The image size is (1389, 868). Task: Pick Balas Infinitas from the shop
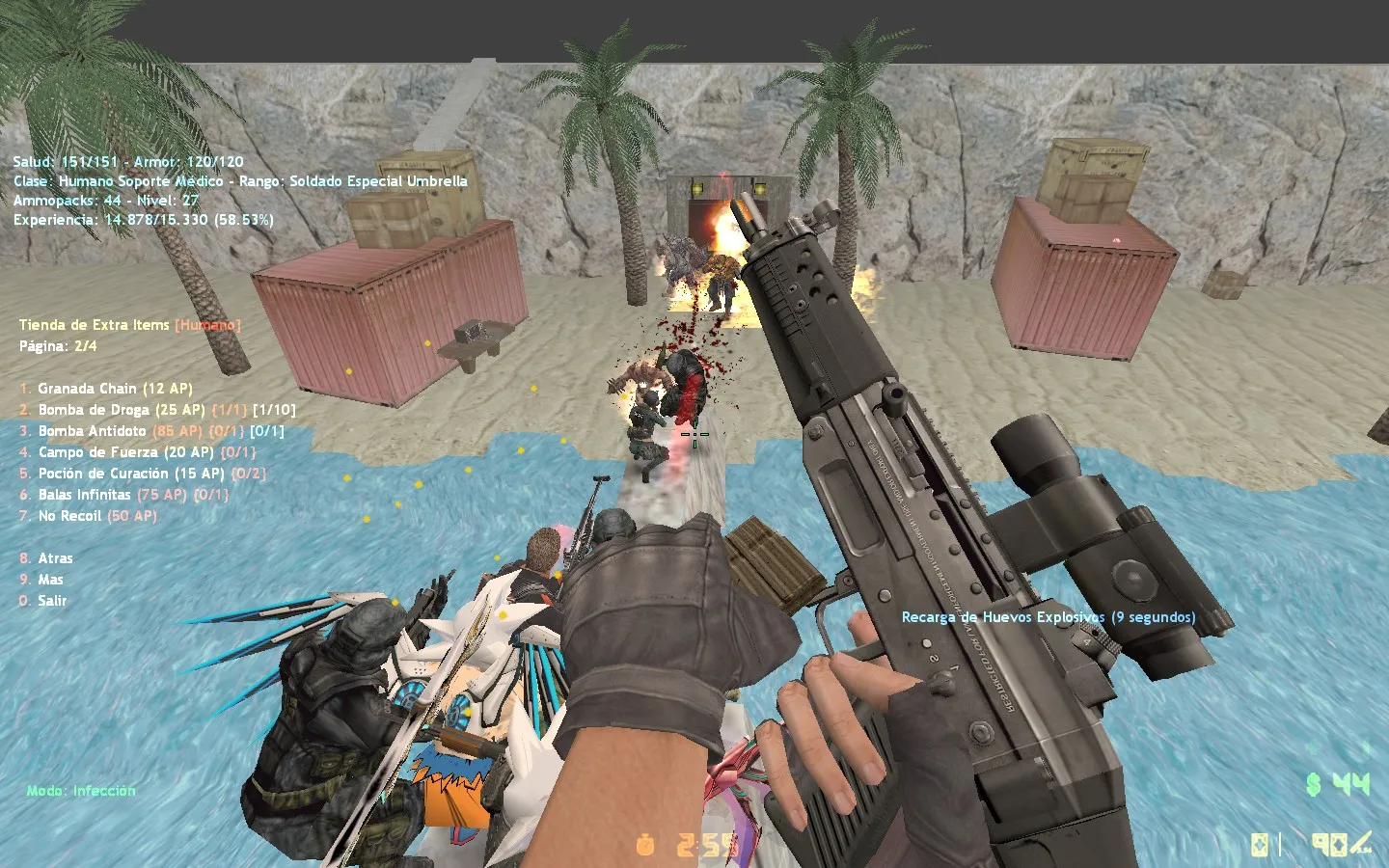point(85,495)
